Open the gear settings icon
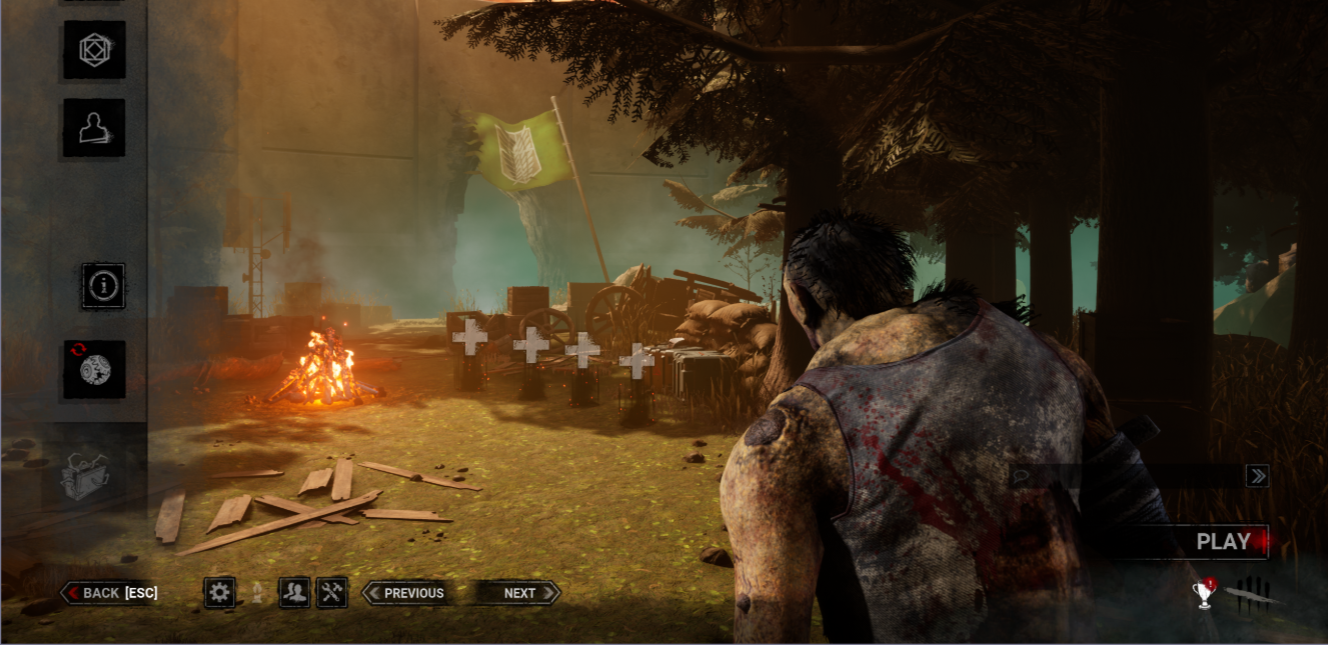 pyautogui.click(x=220, y=593)
